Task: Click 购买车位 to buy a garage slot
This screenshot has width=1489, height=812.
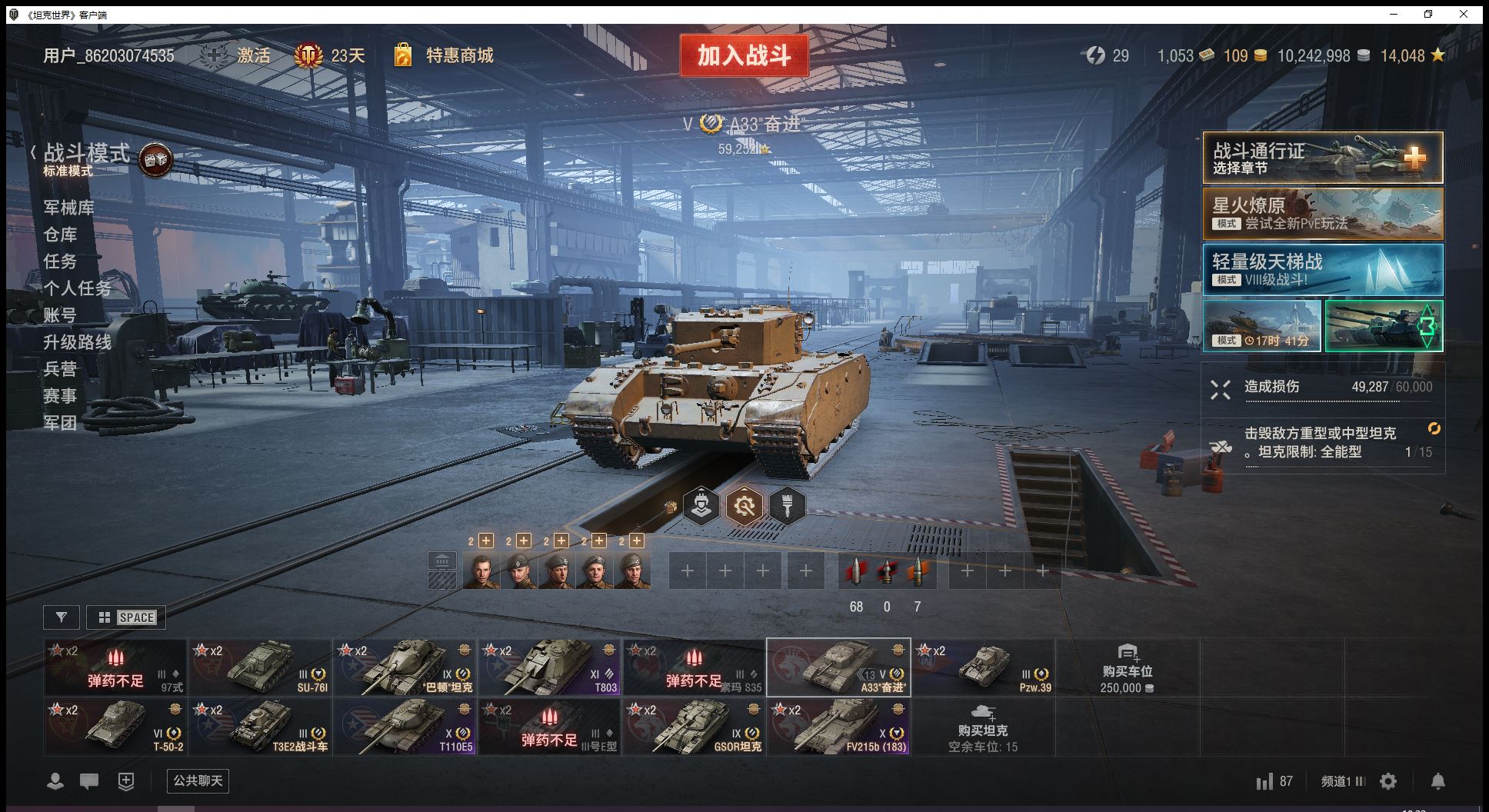Action: (1127, 669)
